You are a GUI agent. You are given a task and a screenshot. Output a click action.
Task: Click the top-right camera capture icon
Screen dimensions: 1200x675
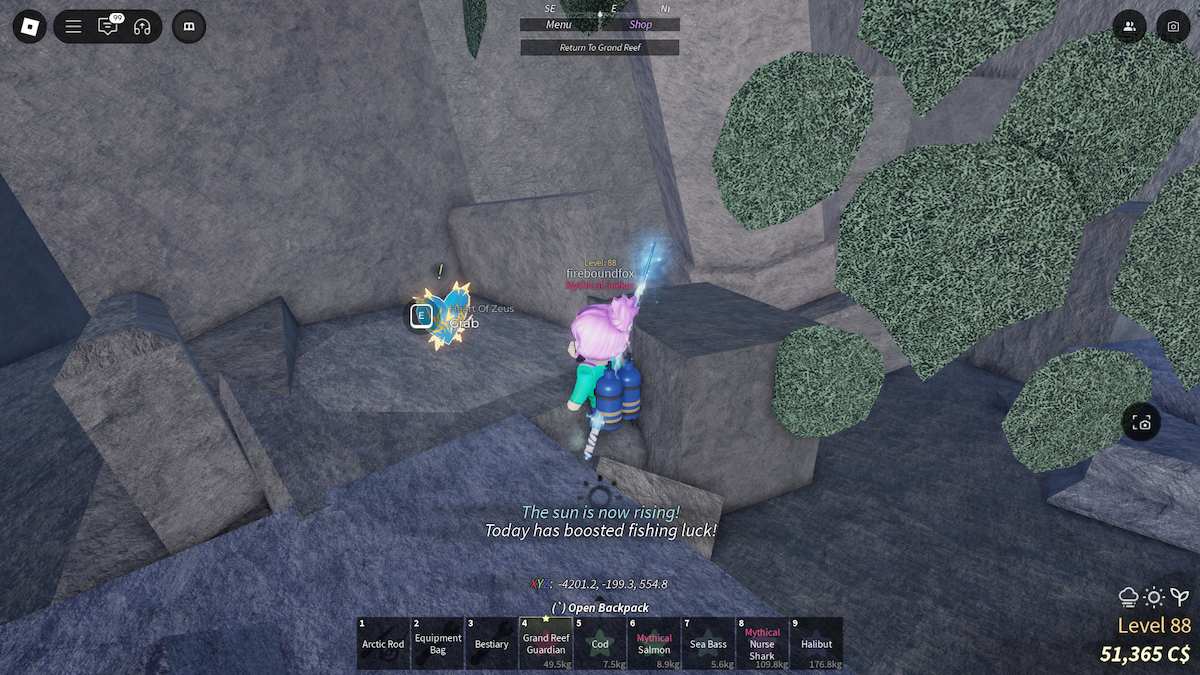coord(1173,27)
